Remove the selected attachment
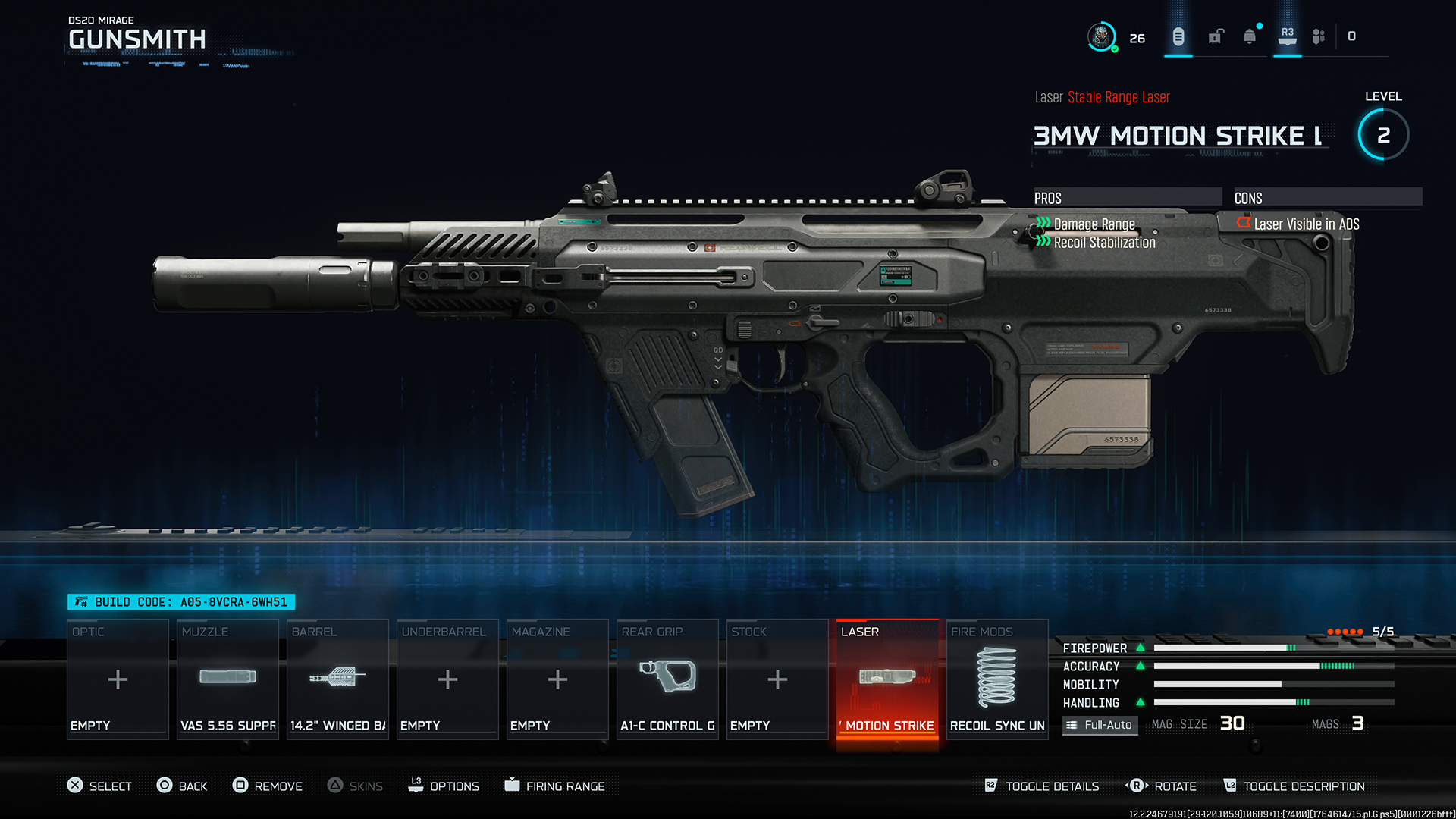The width and height of the screenshot is (1456, 819). [268, 786]
